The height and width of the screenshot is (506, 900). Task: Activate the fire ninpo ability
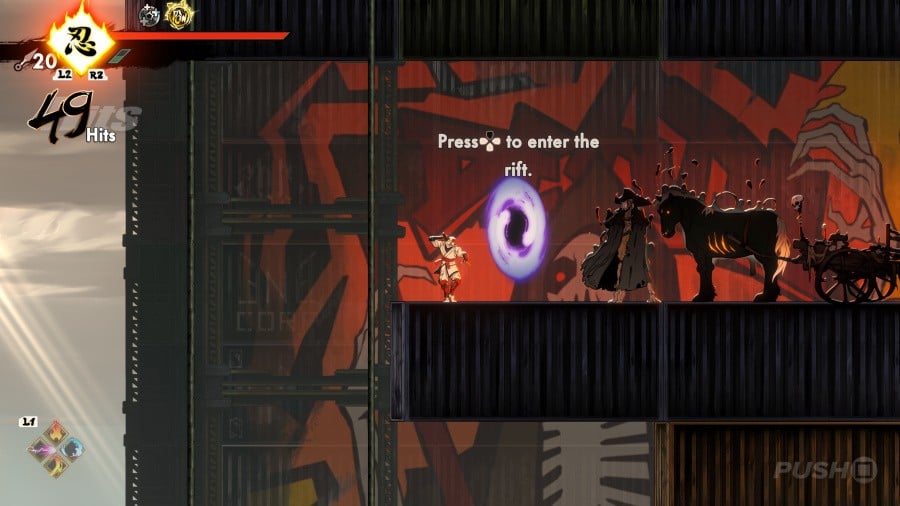[x=56, y=435]
